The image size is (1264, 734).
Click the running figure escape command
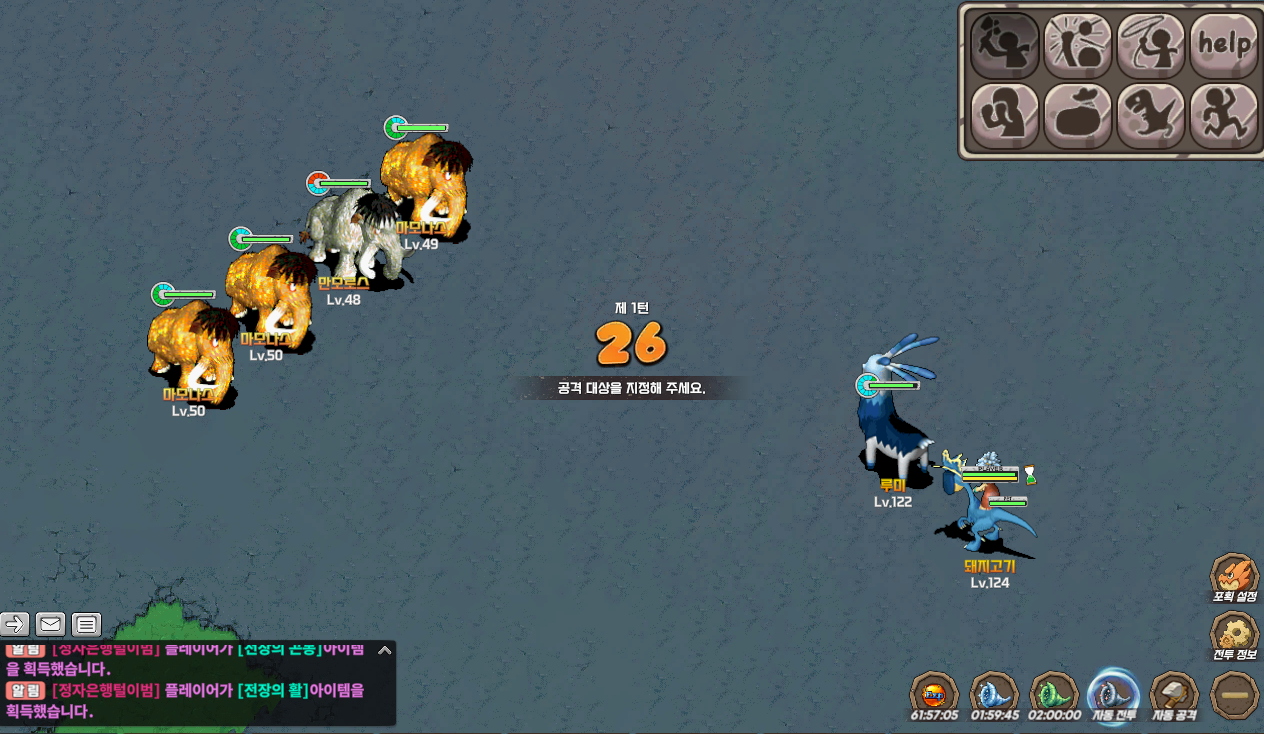tap(1224, 115)
